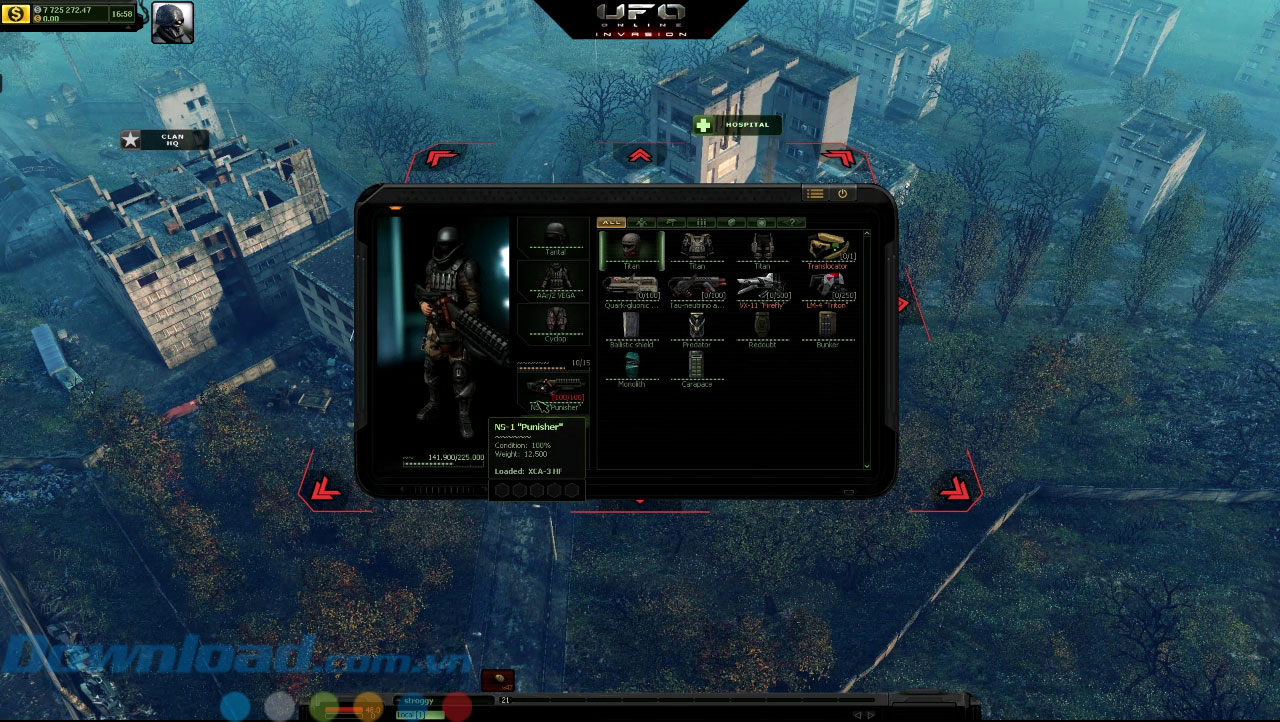The width and height of the screenshot is (1280, 722).
Task: Open the soldier portrait profile
Action: [172, 23]
